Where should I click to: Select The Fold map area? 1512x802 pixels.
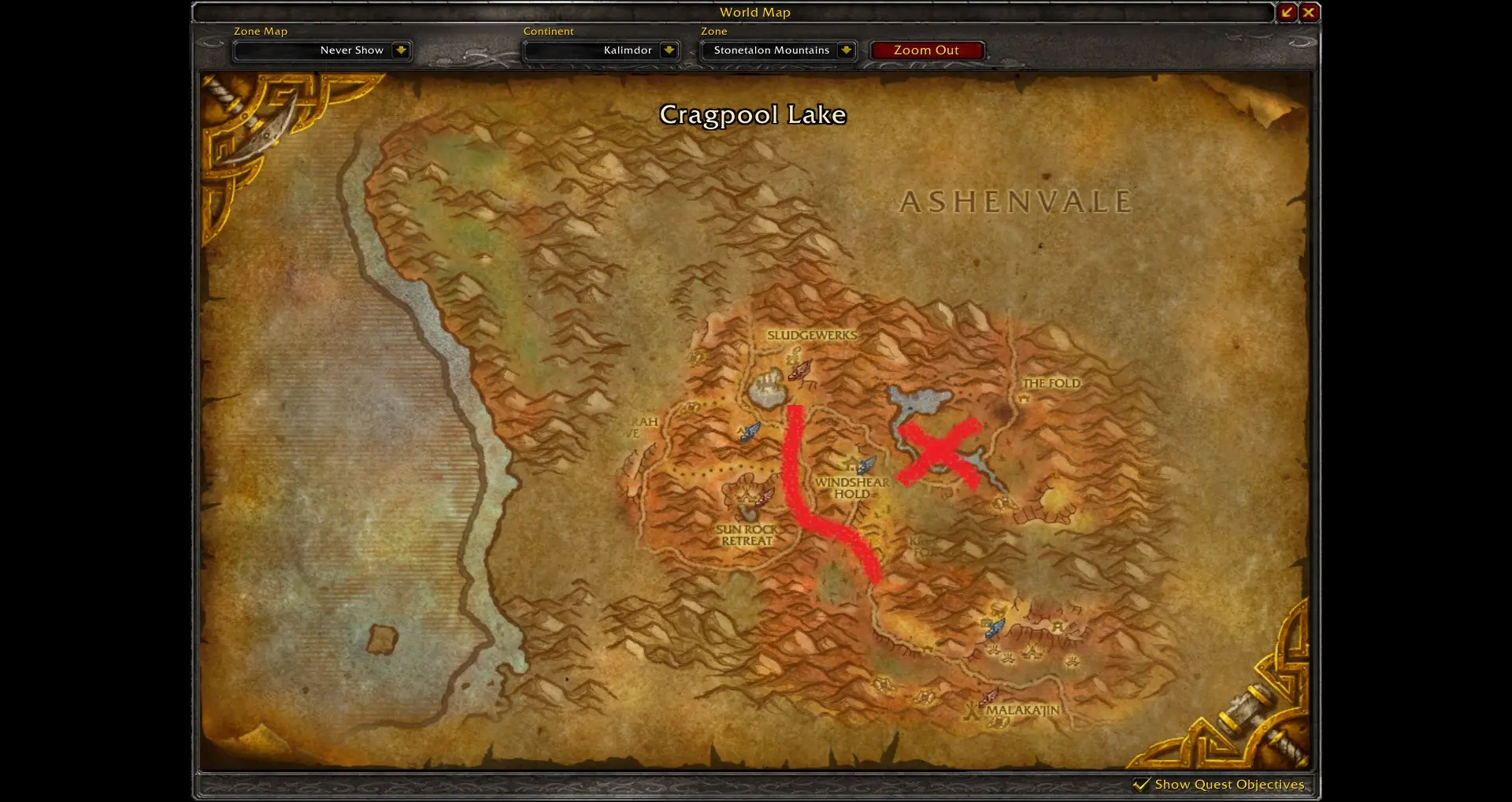click(x=1051, y=384)
